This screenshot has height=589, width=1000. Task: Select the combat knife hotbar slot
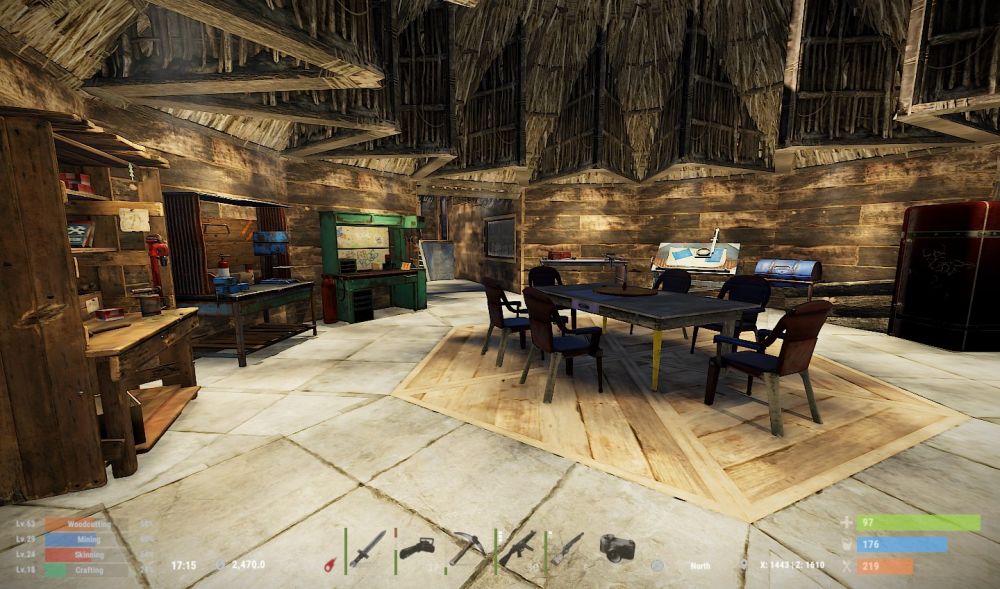pos(367,549)
